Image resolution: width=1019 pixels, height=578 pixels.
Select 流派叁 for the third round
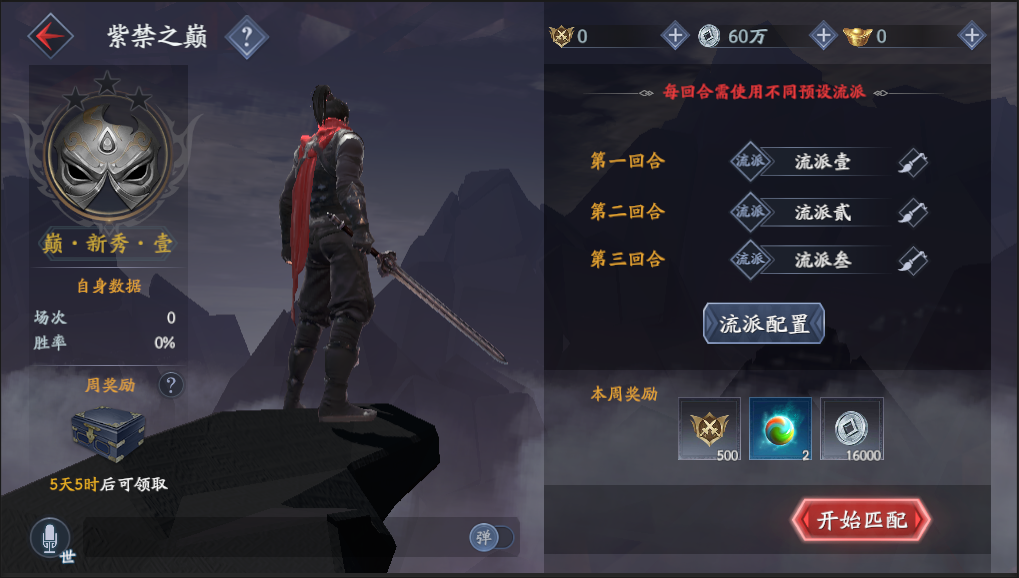pyautogui.click(x=822, y=260)
